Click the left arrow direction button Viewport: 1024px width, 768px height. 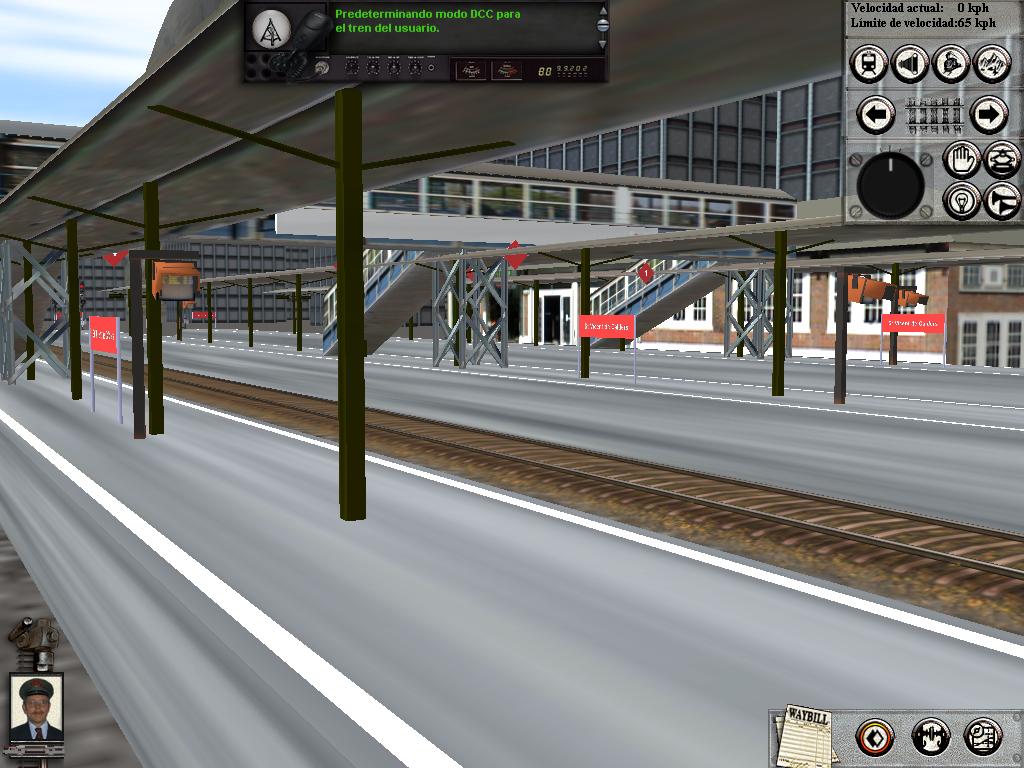tap(877, 115)
